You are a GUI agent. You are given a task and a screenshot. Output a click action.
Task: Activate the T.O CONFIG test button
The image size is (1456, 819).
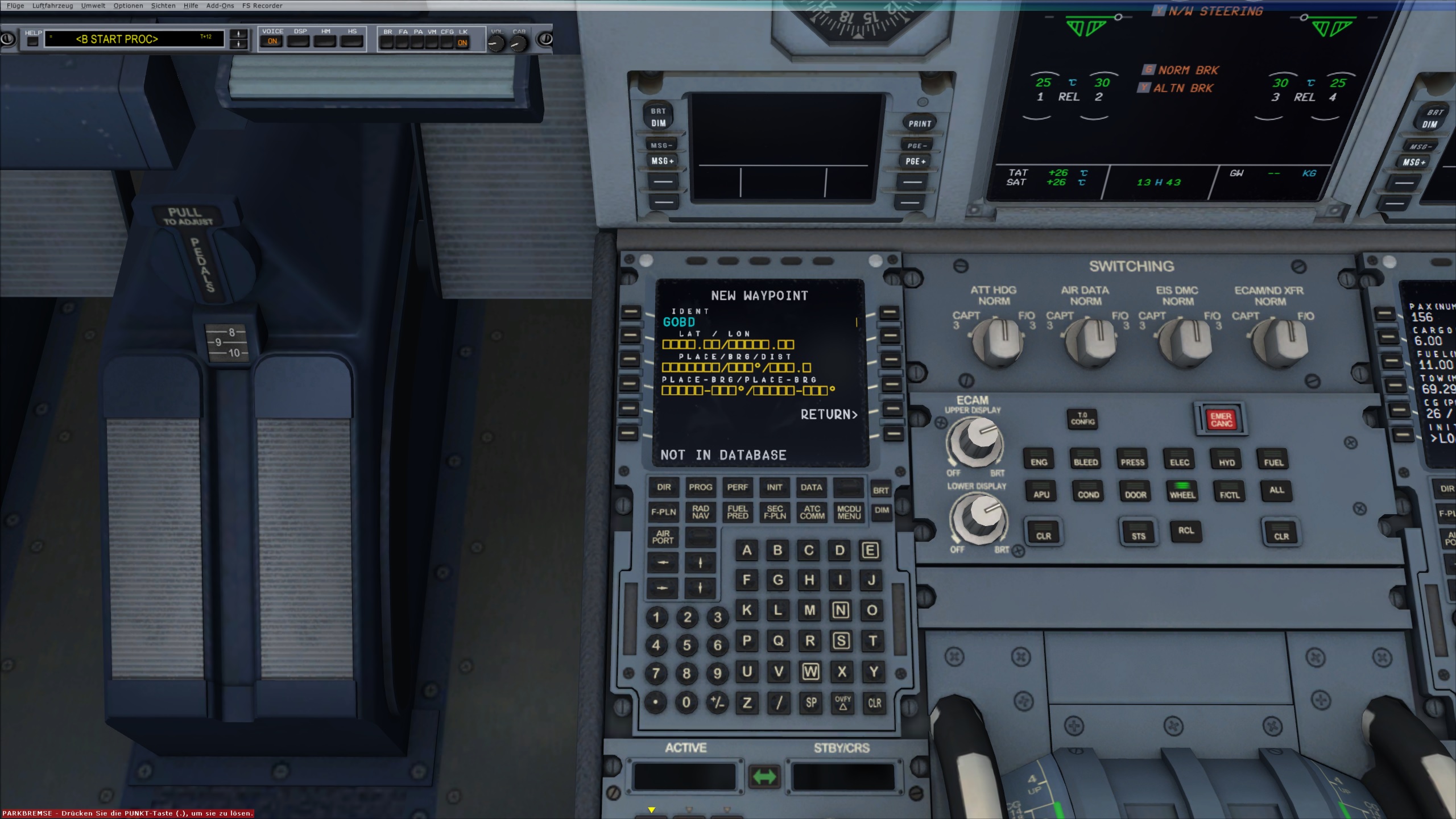pyautogui.click(x=1082, y=419)
